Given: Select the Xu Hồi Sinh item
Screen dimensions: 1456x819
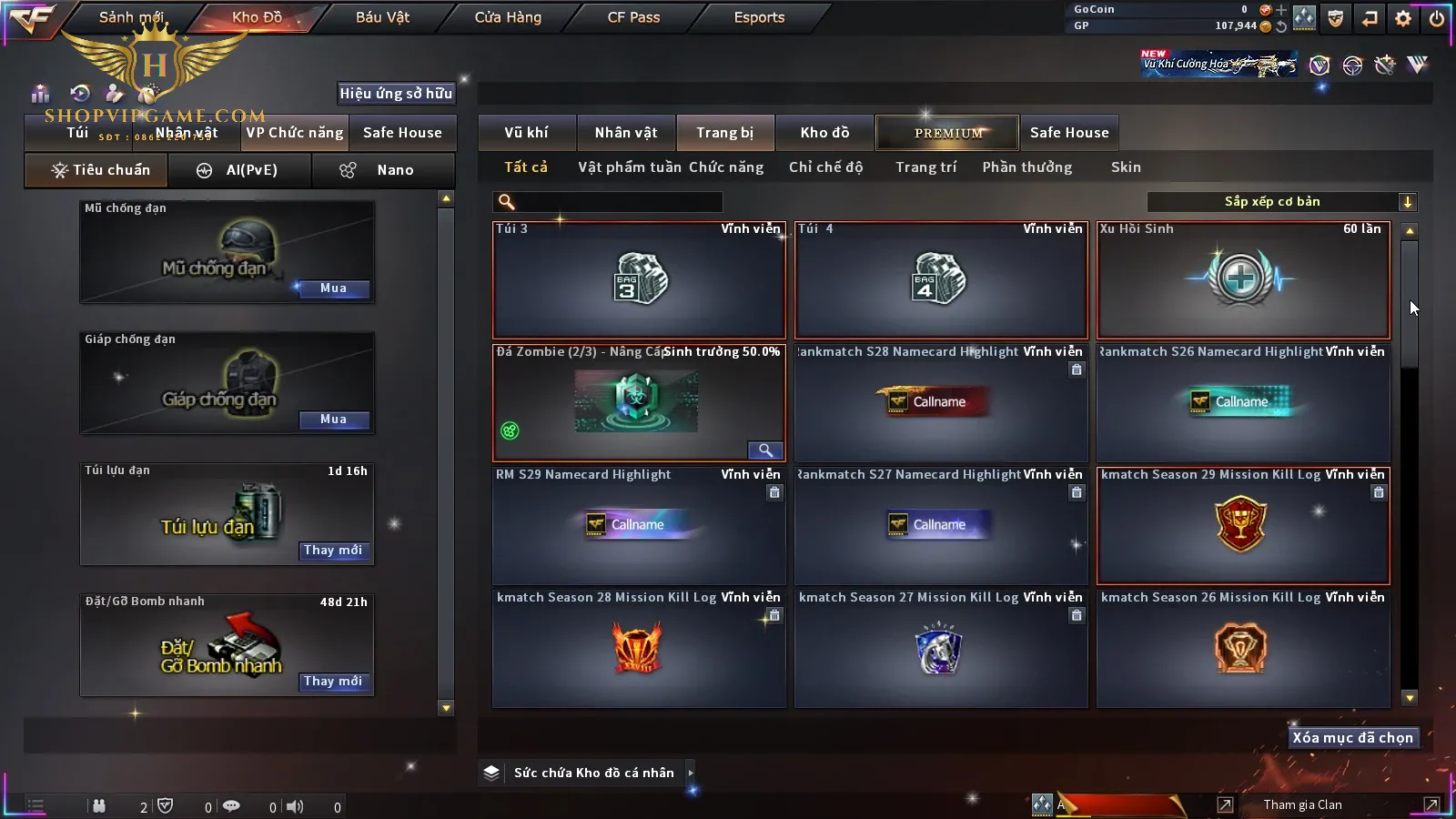Looking at the screenshot, I should [x=1243, y=280].
